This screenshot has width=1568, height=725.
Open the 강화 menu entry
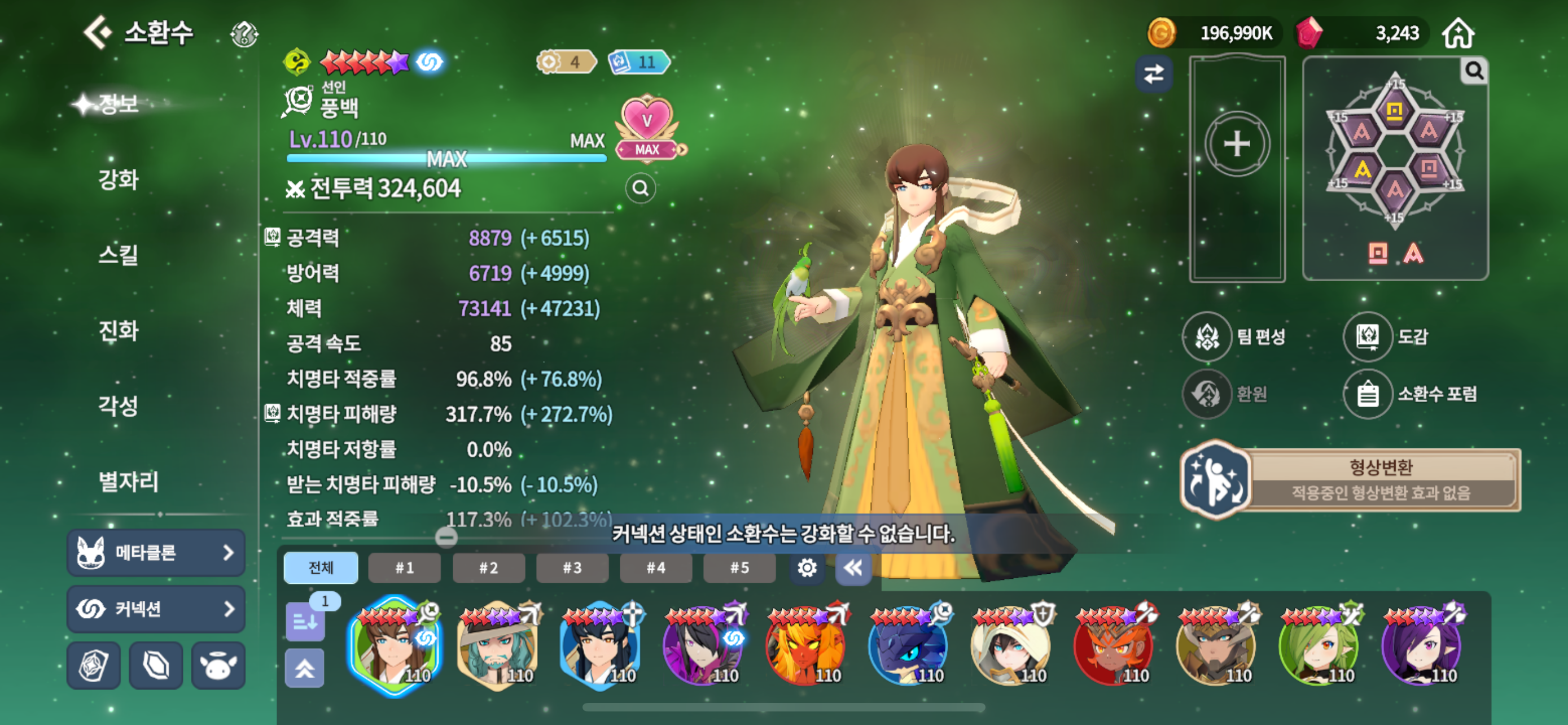coord(119,180)
